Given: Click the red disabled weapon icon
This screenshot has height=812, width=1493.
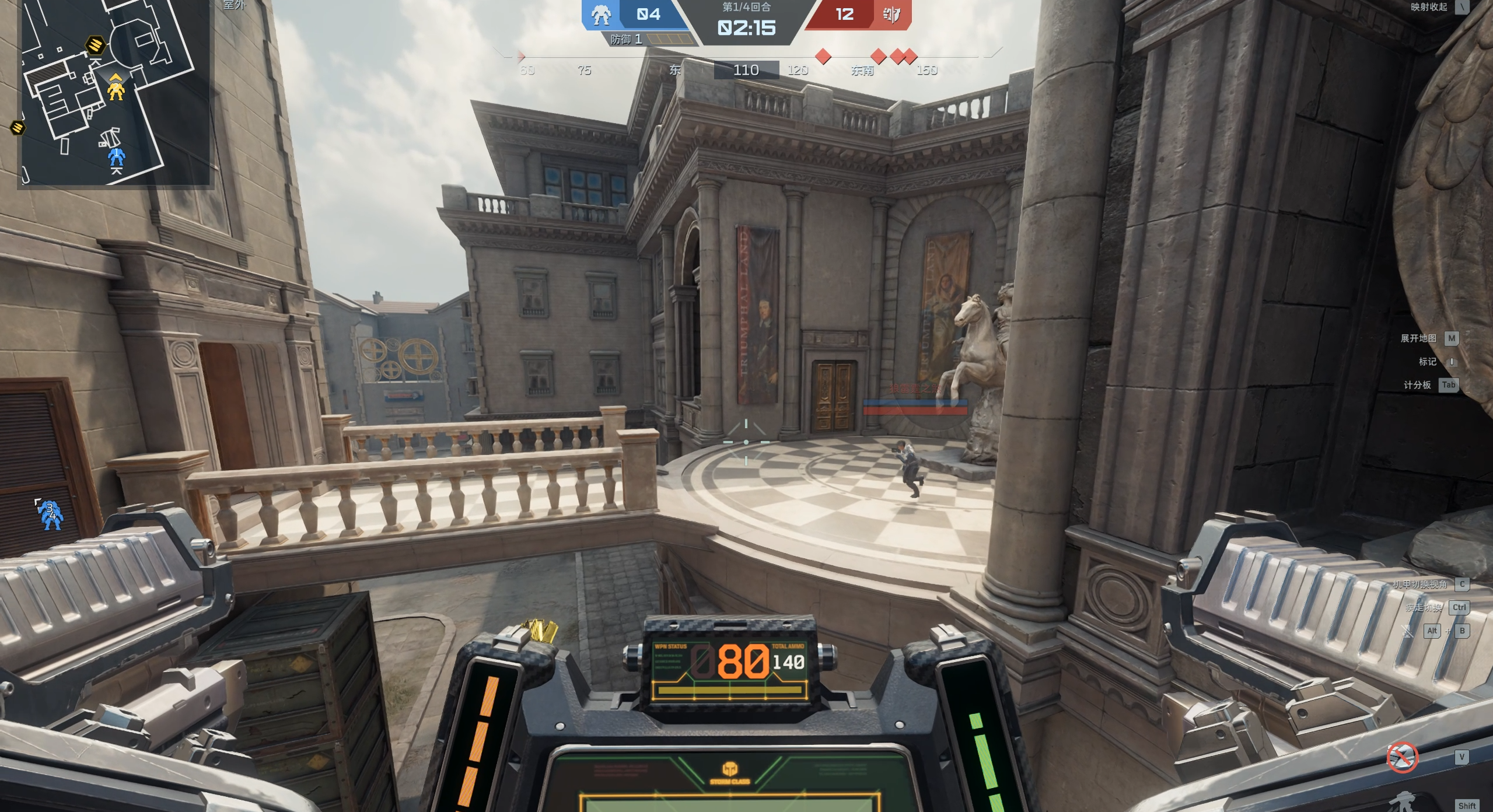Looking at the screenshot, I should [1401, 757].
